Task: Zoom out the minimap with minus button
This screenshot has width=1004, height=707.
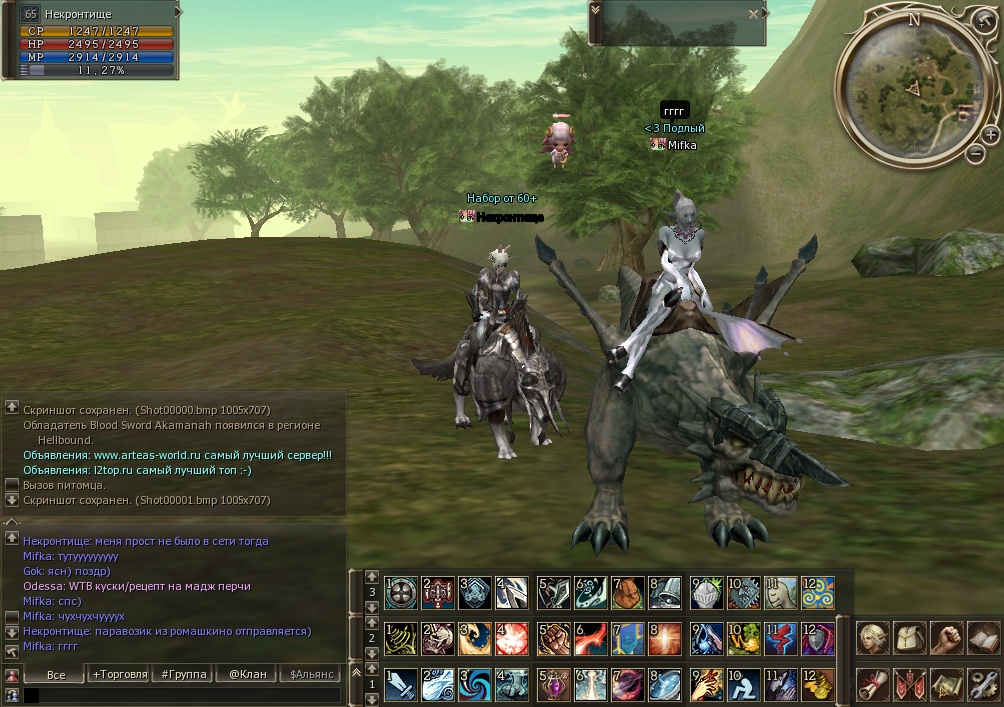Action: pyautogui.click(x=976, y=153)
